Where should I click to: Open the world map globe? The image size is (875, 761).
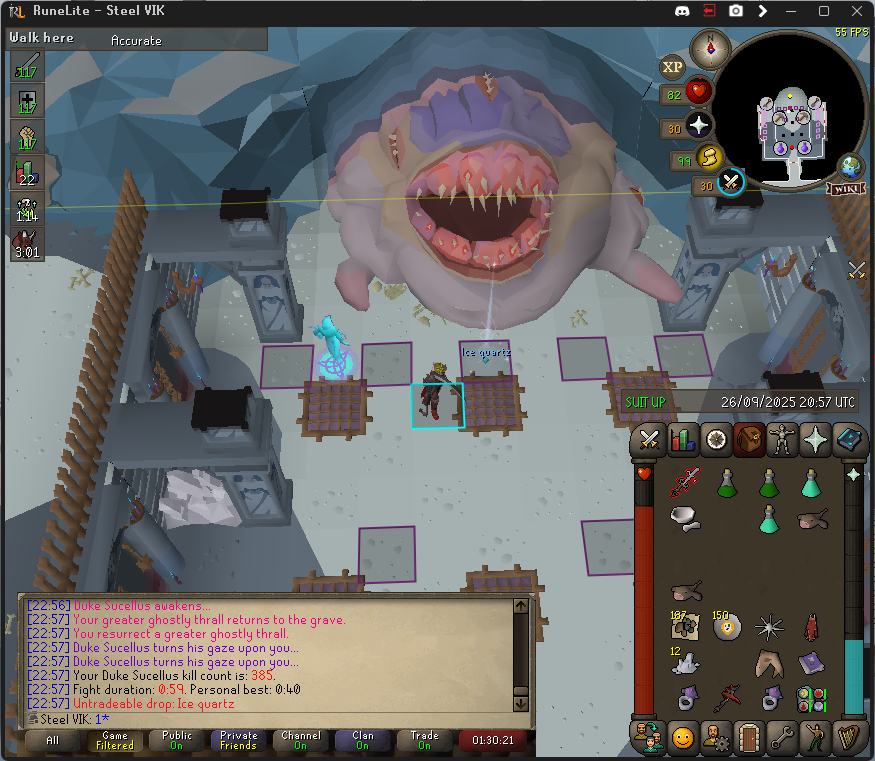click(851, 165)
